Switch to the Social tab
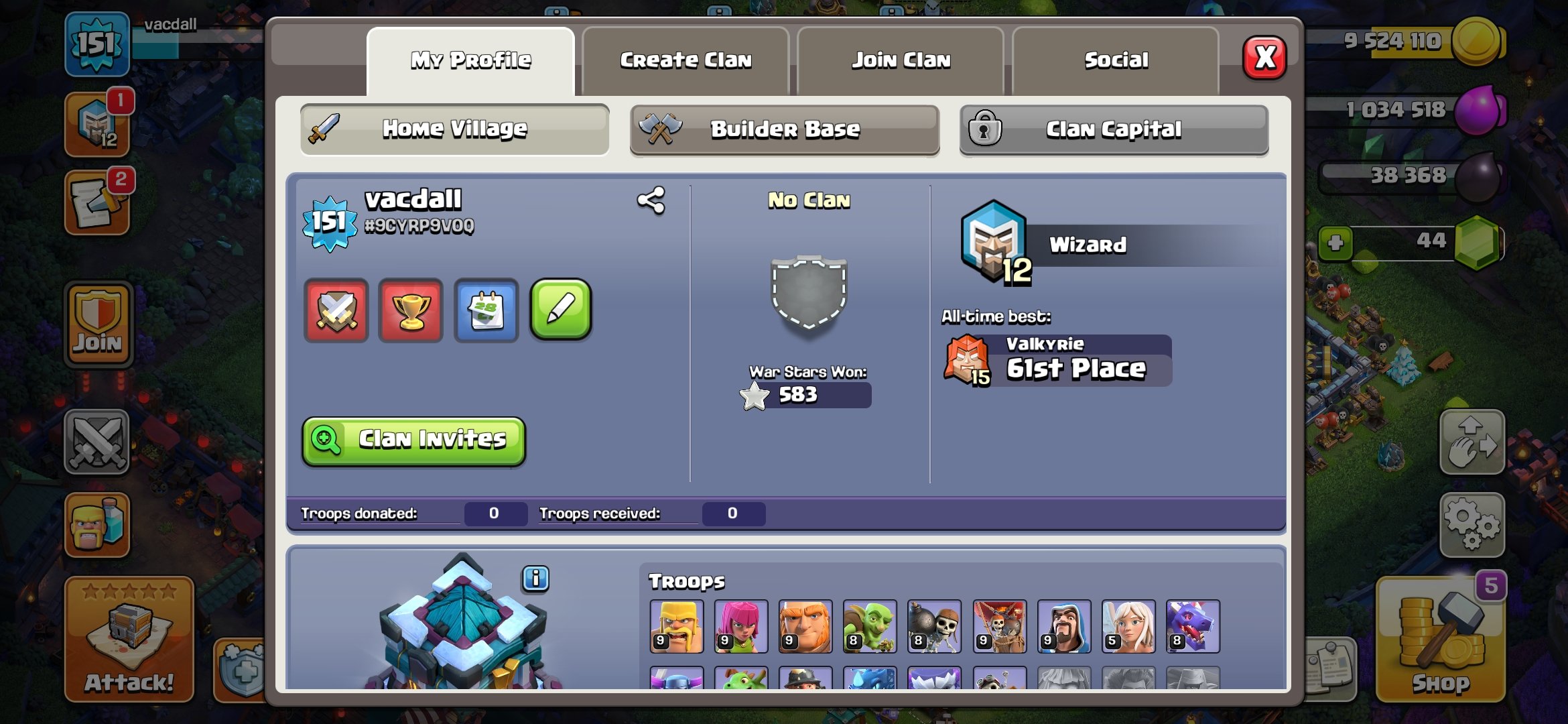1568x724 pixels. tap(1115, 60)
